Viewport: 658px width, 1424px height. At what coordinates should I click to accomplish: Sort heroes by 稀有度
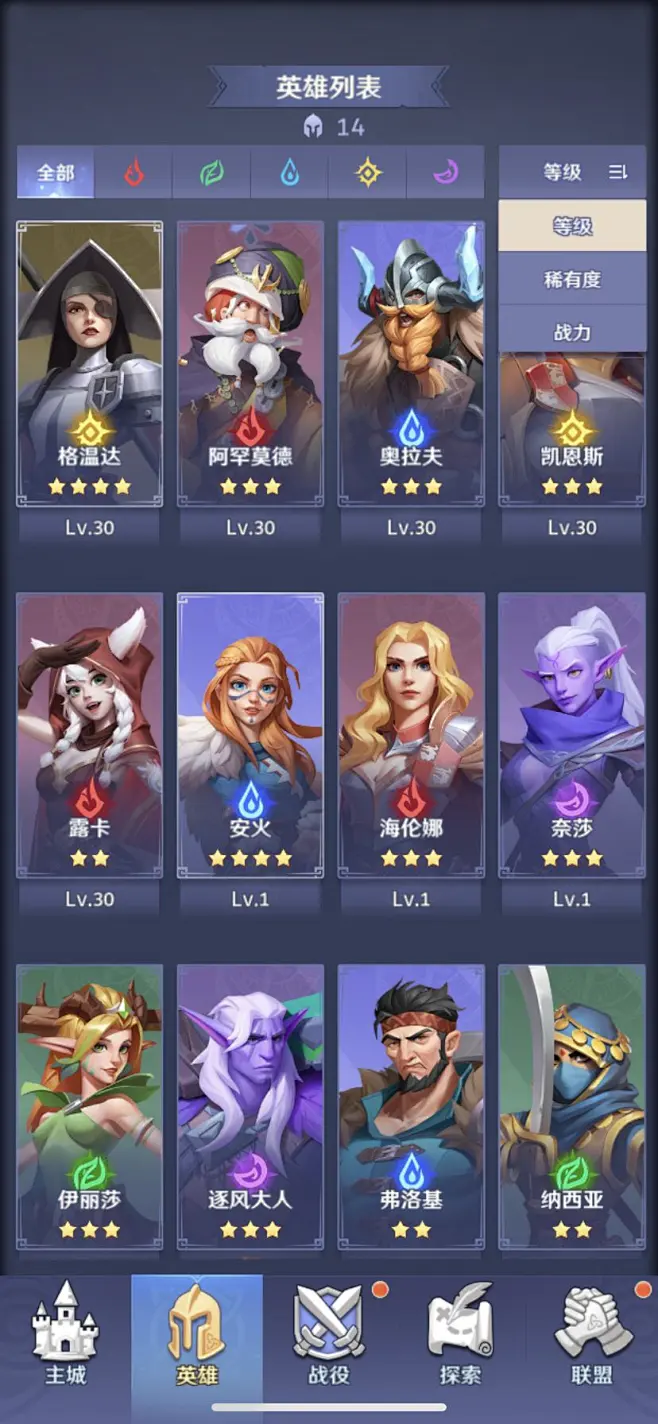tap(572, 279)
